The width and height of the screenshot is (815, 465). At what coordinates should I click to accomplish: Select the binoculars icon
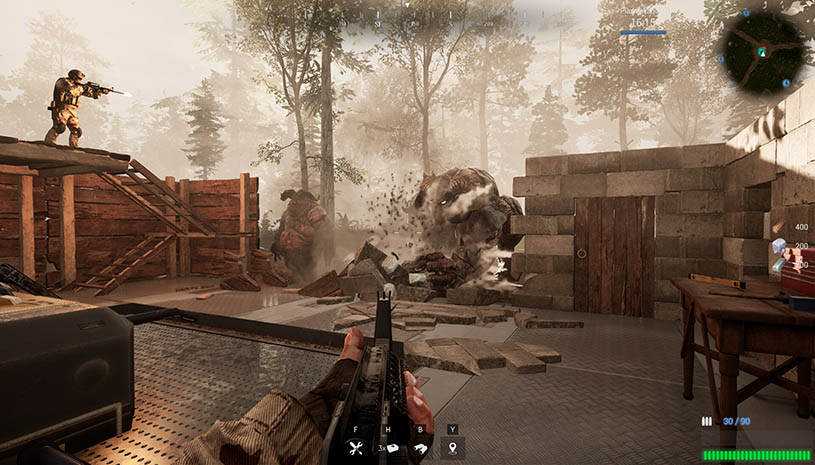420,449
